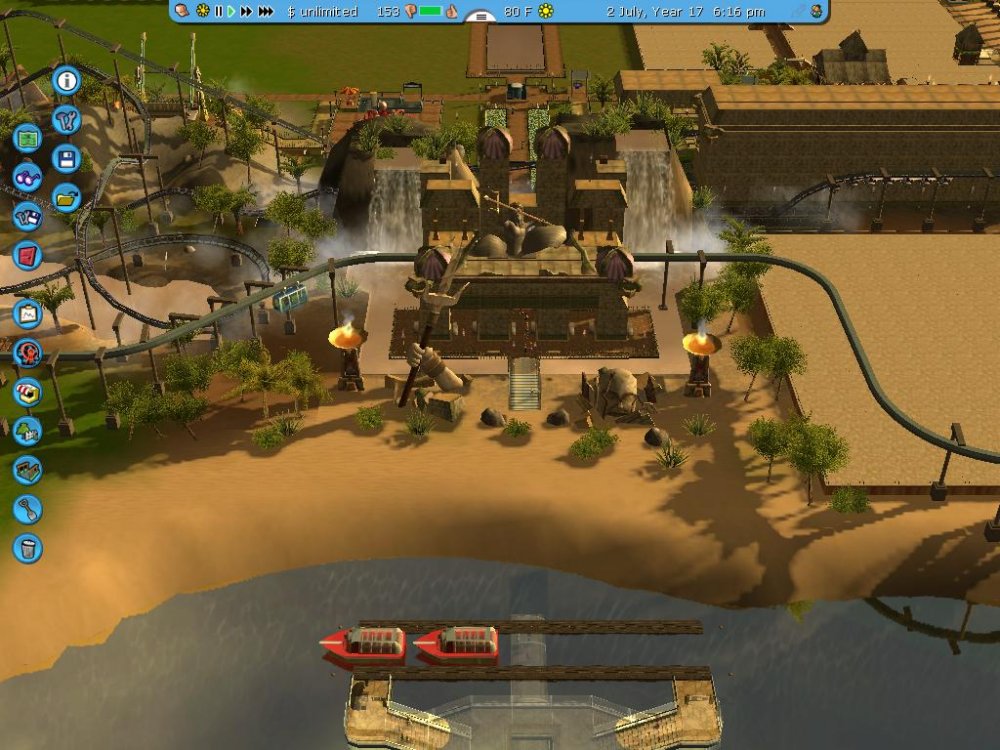This screenshot has height=750, width=1000.
Task: Expand the top bar pull-down handle
Action: click(481, 17)
